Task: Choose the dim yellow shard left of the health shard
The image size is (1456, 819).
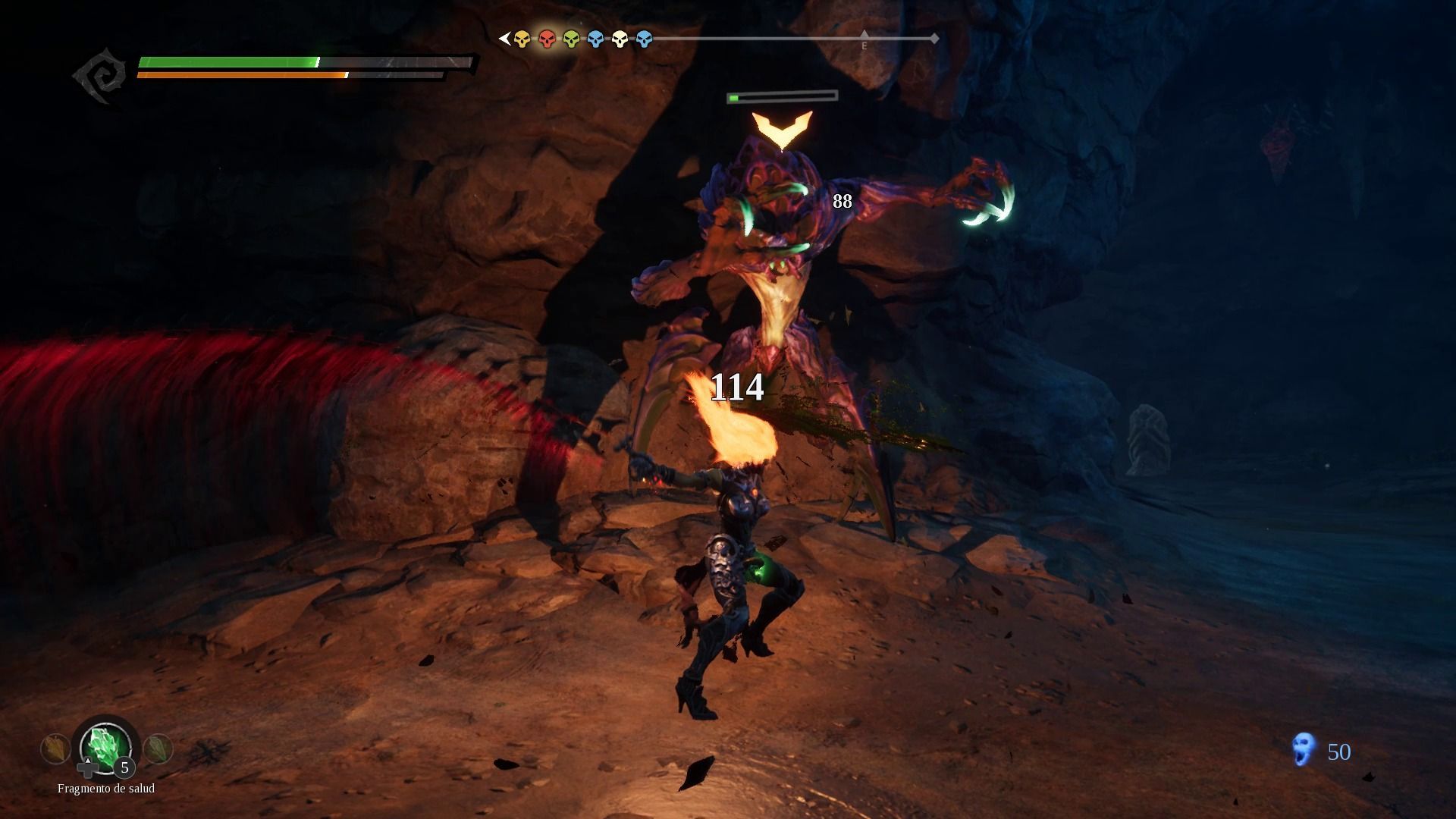Action: tap(55, 749)
